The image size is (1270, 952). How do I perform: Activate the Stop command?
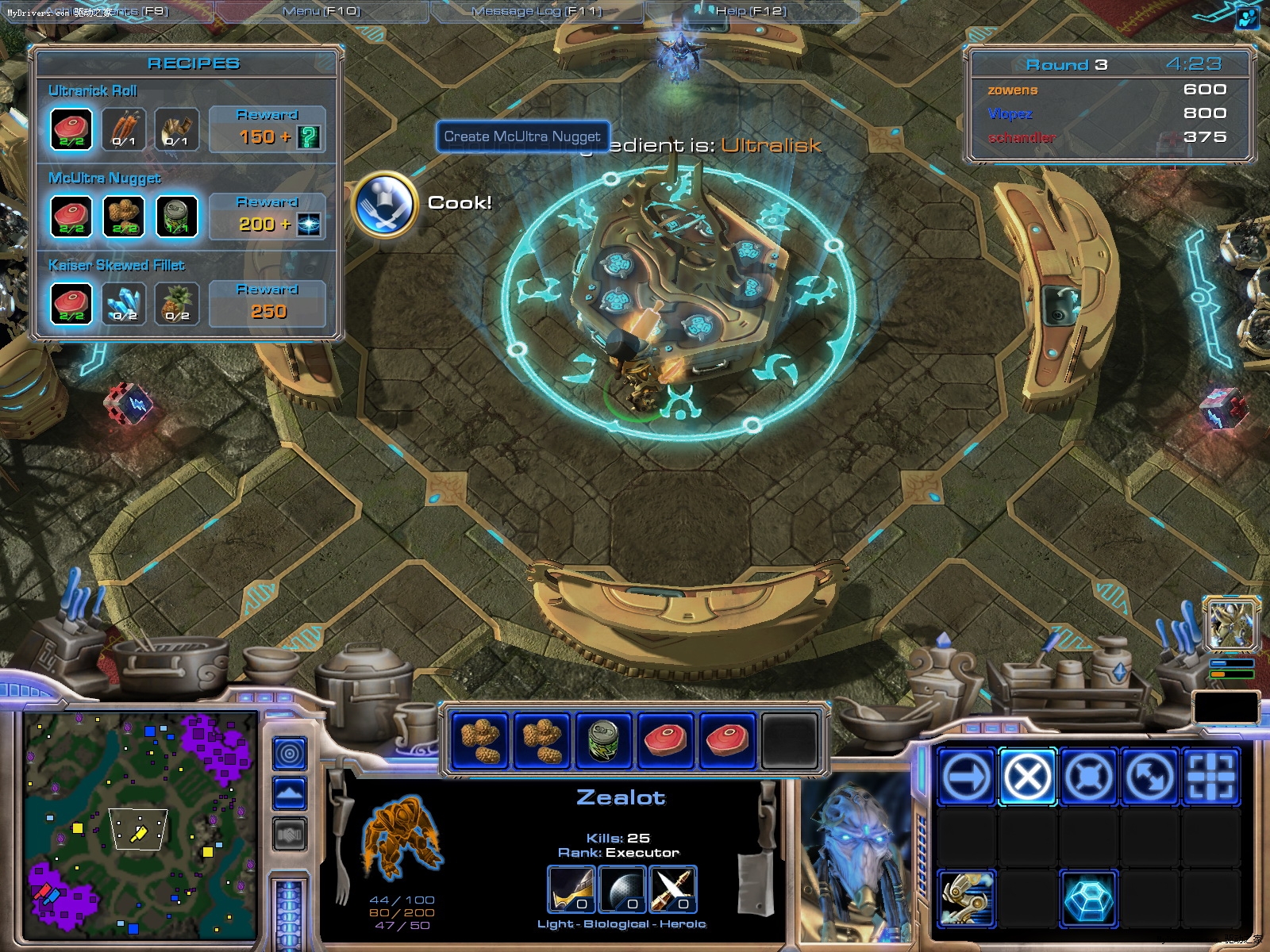[1027, 776]
